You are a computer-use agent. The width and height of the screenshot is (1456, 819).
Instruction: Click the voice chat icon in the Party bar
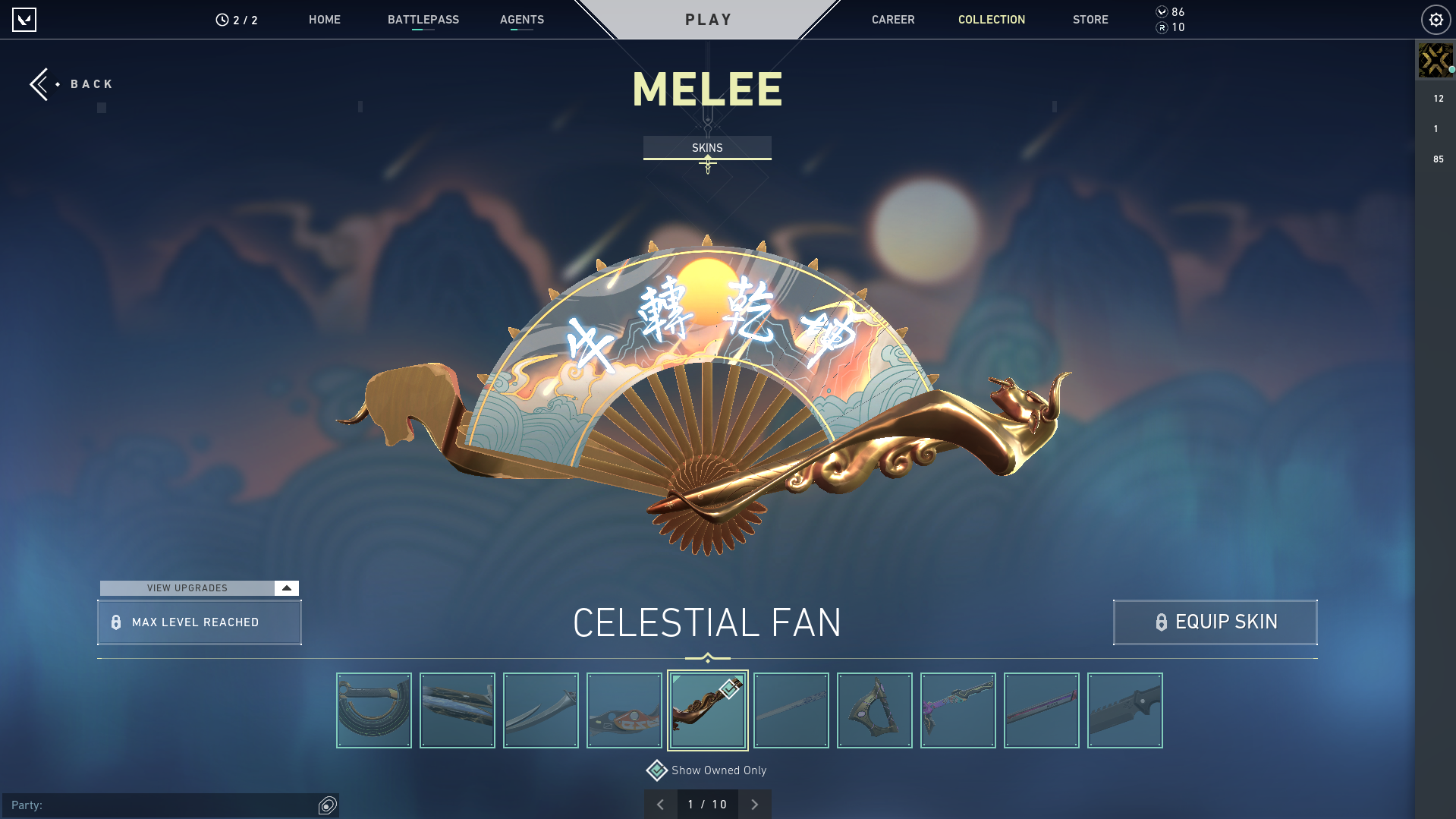coord(327,805)
